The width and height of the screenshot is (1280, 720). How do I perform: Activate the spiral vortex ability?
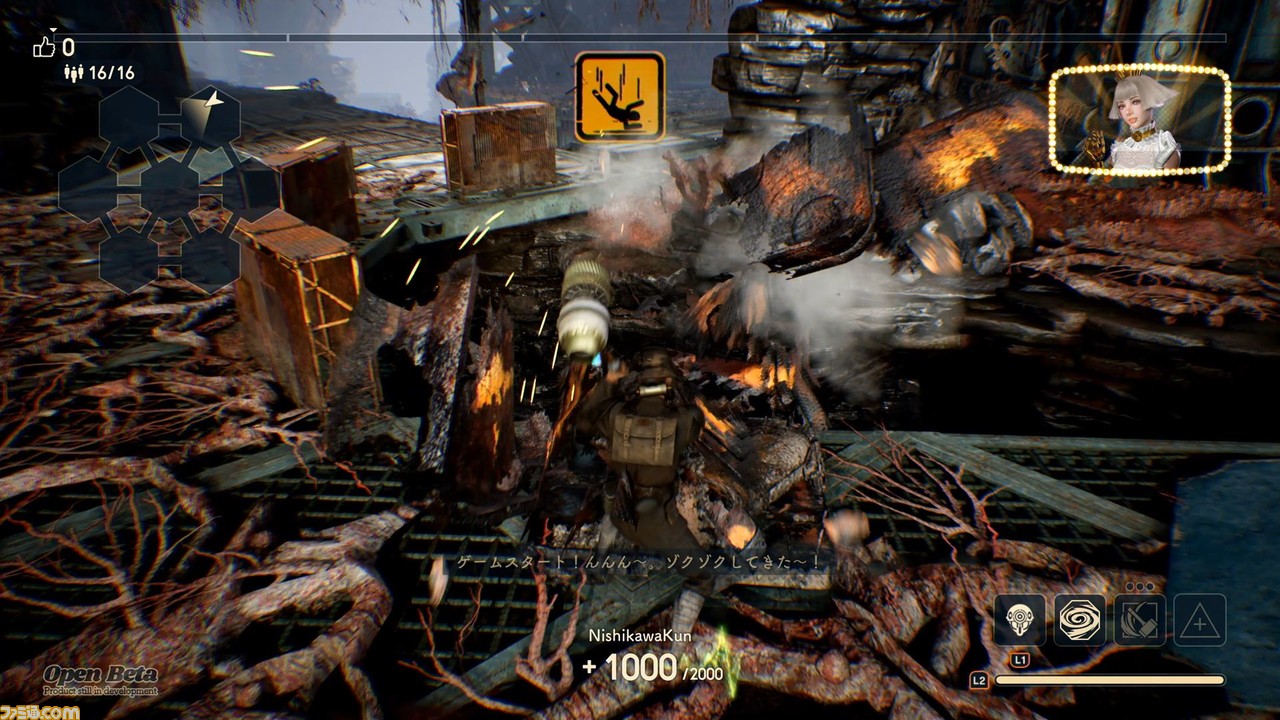coord(1079,620)
